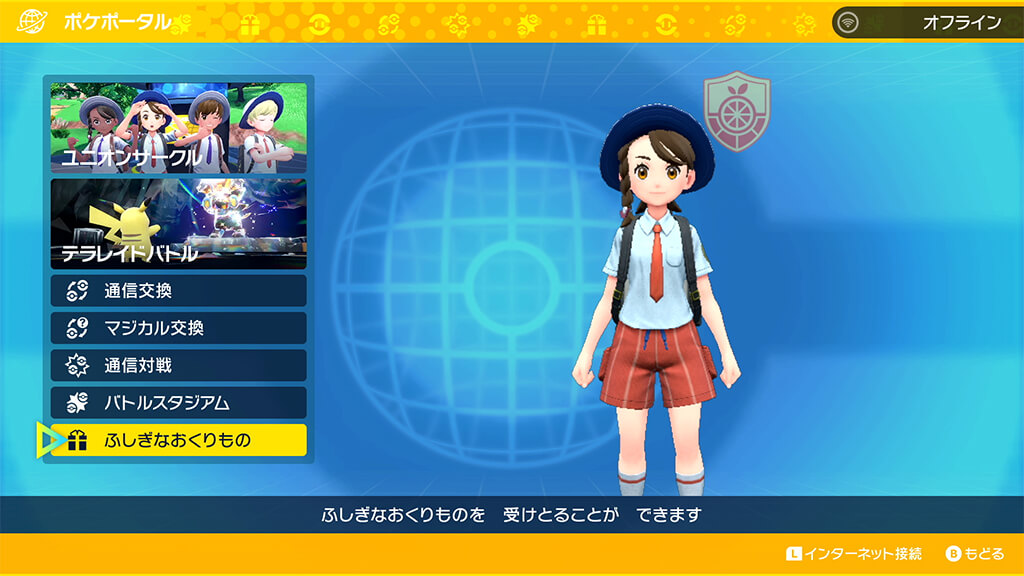Select the 通信対戦 option

pyautogui.click(x=179, y=365)
